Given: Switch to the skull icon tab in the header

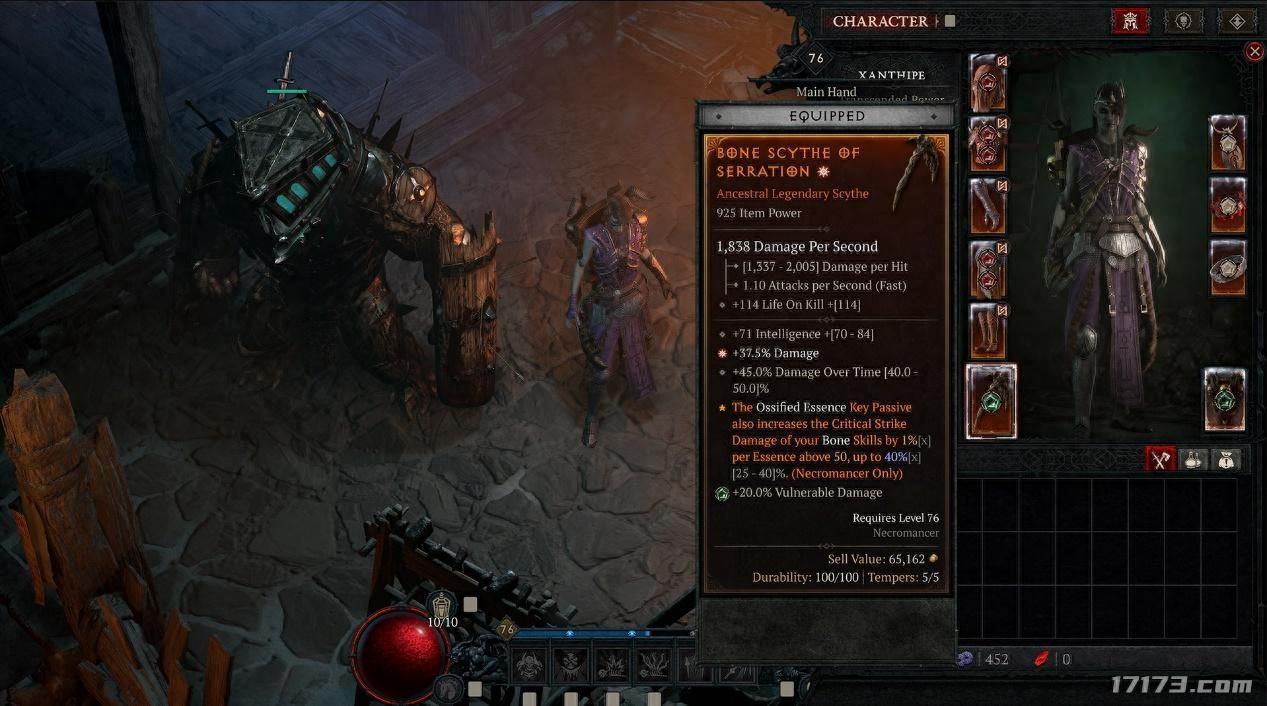Looking at the screenshot, I should click(1184, 21).
